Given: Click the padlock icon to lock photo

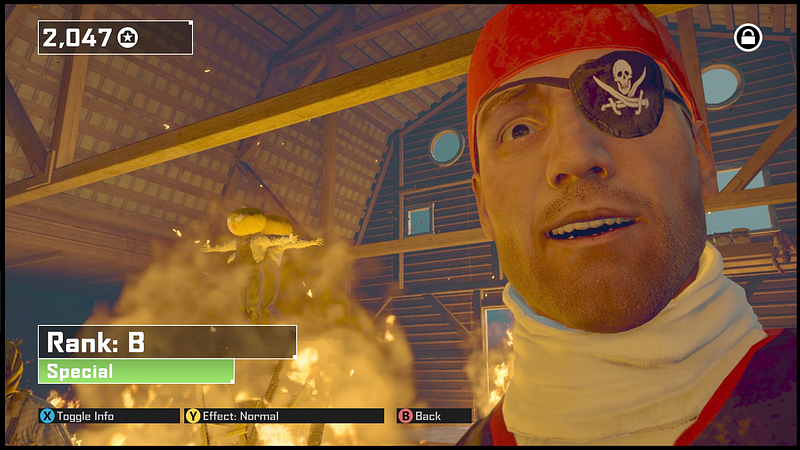Looking at the screenshot, I should (x=747, y=38).
